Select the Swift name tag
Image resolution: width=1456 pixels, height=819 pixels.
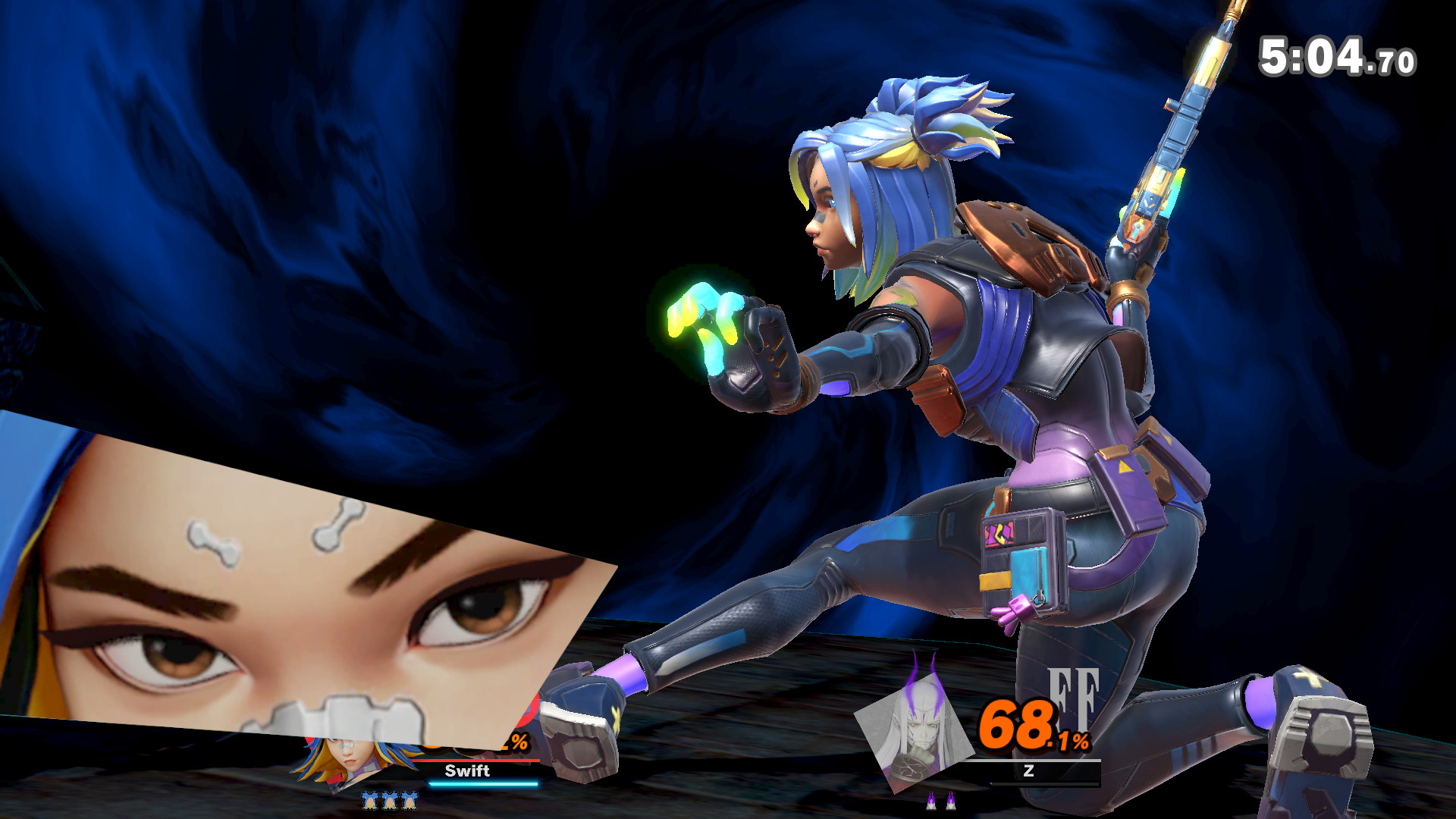pyautogui.click(x=468, y=771)
